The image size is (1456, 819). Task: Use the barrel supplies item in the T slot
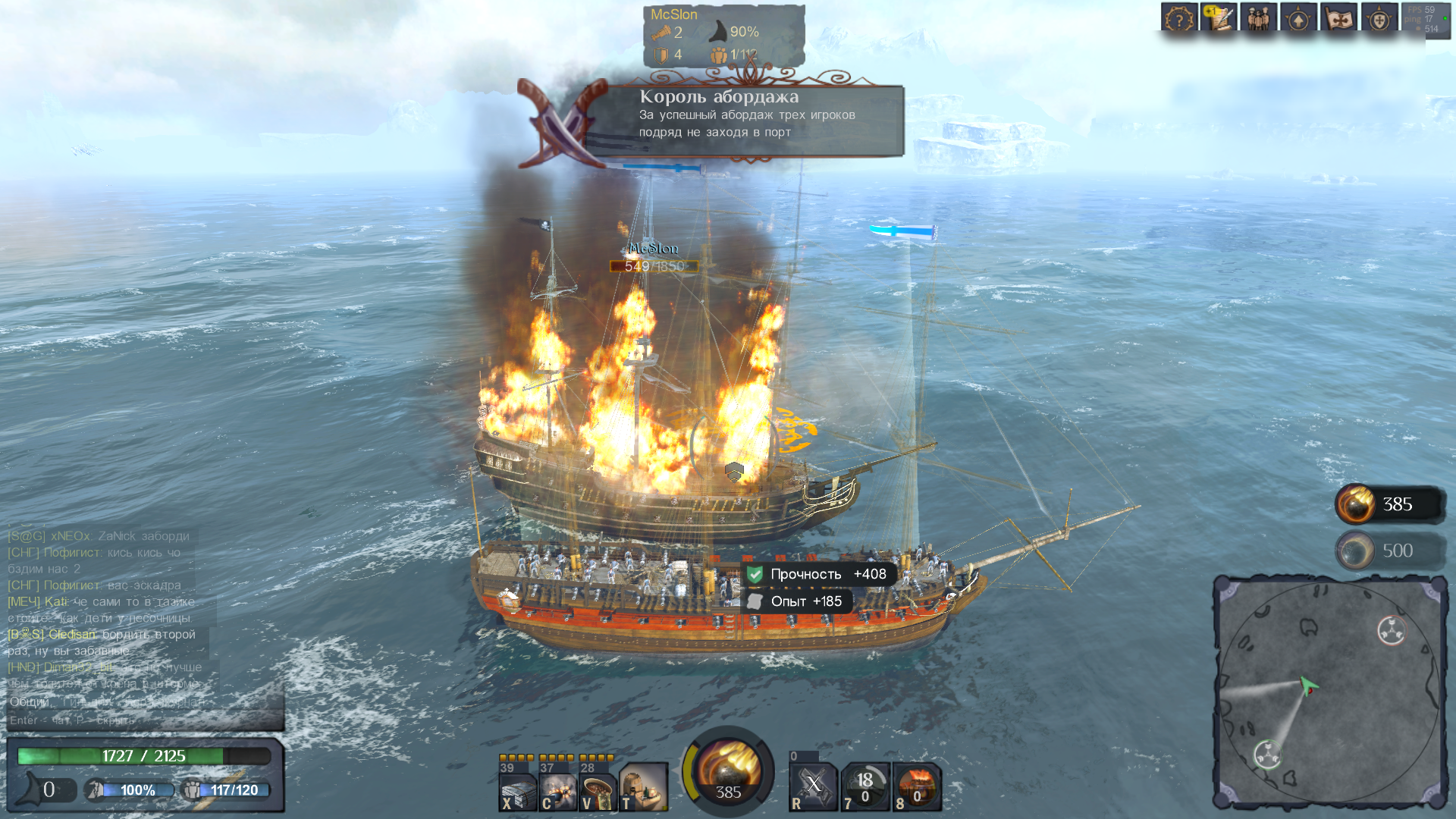click(642, 789)
